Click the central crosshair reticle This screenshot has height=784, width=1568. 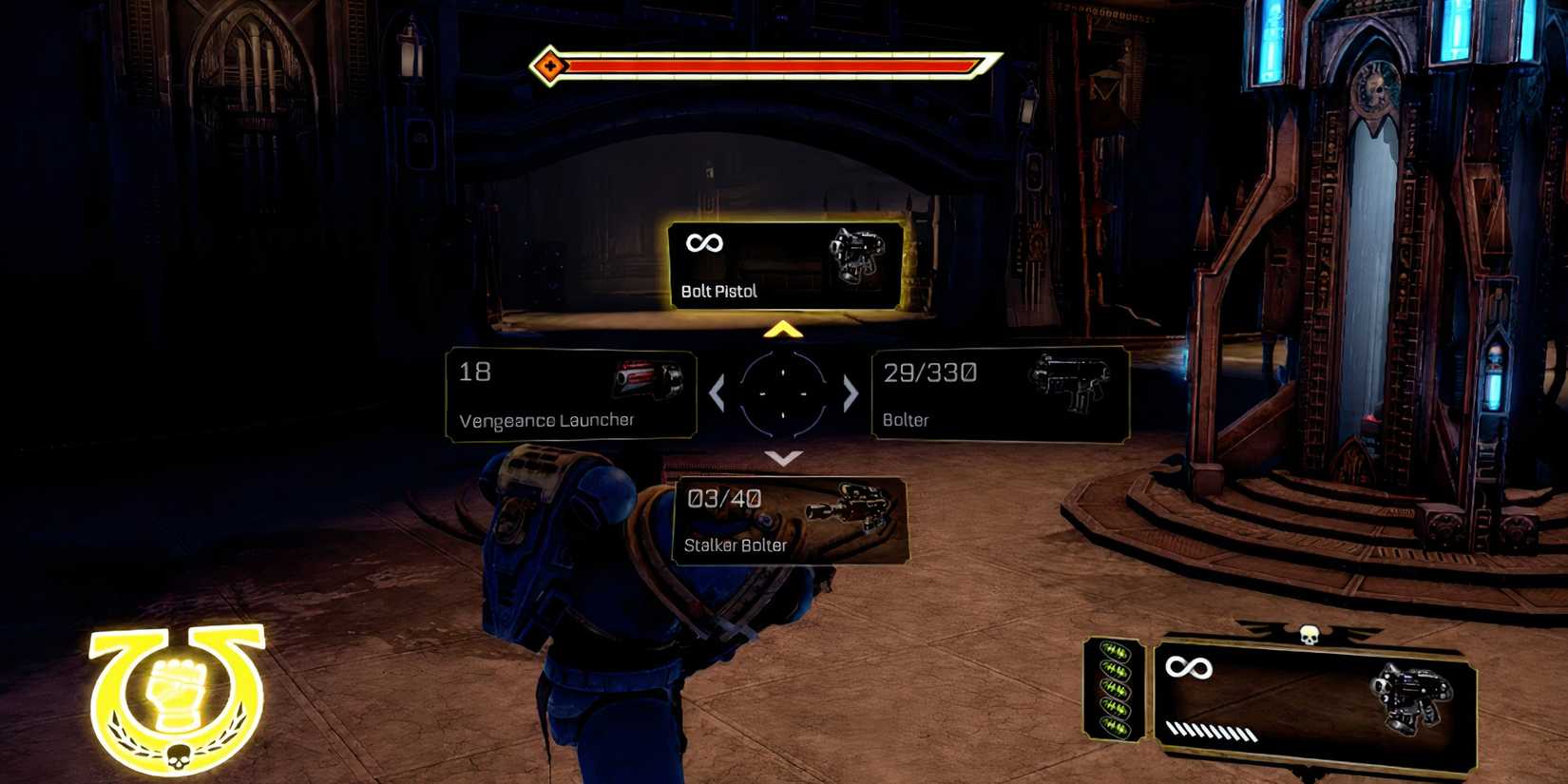point(784,395)
